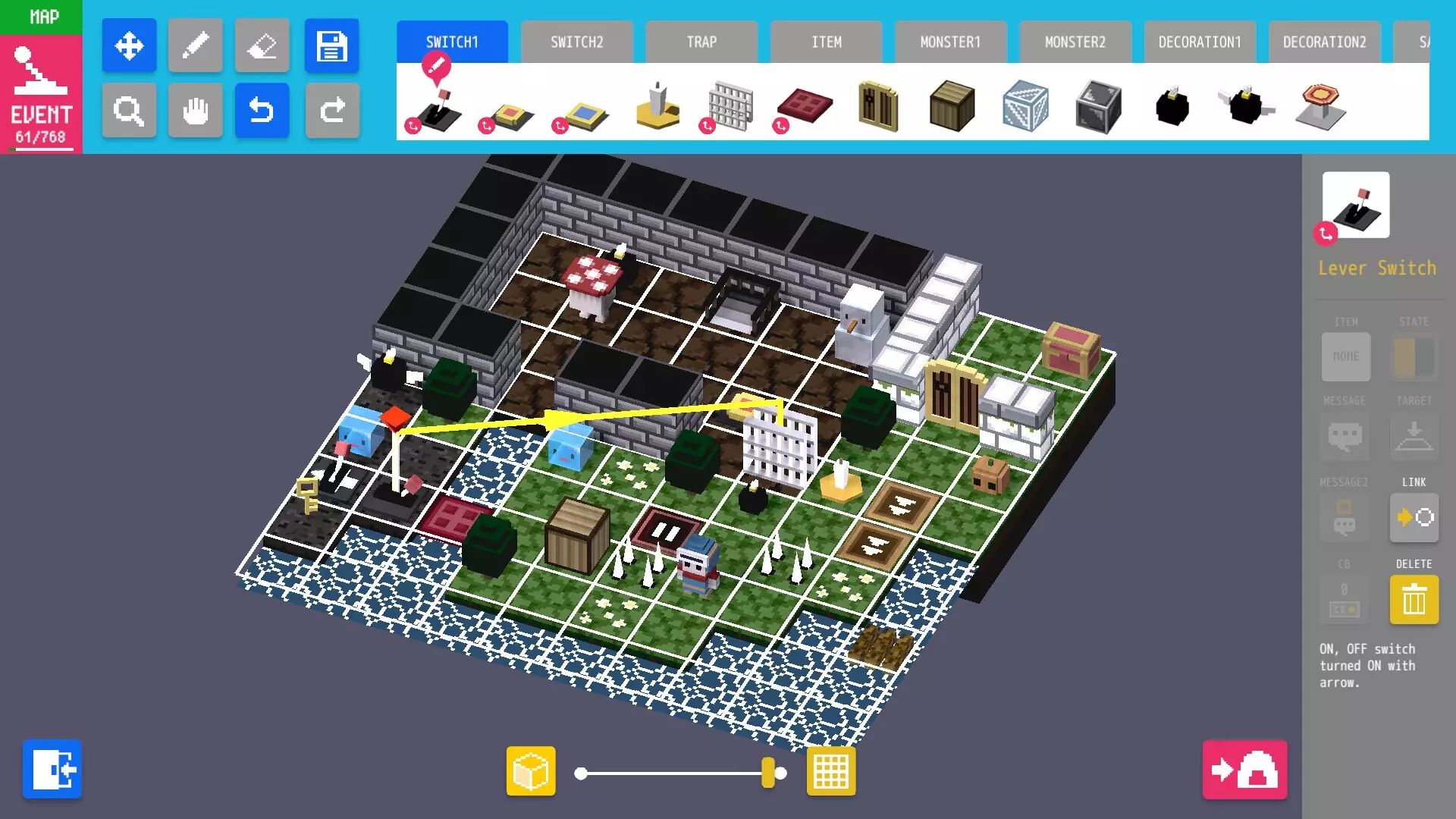Activate the Zoom magnifier tool
Viewport: 1456px width, 819px height.
click(x=129, y=111)
